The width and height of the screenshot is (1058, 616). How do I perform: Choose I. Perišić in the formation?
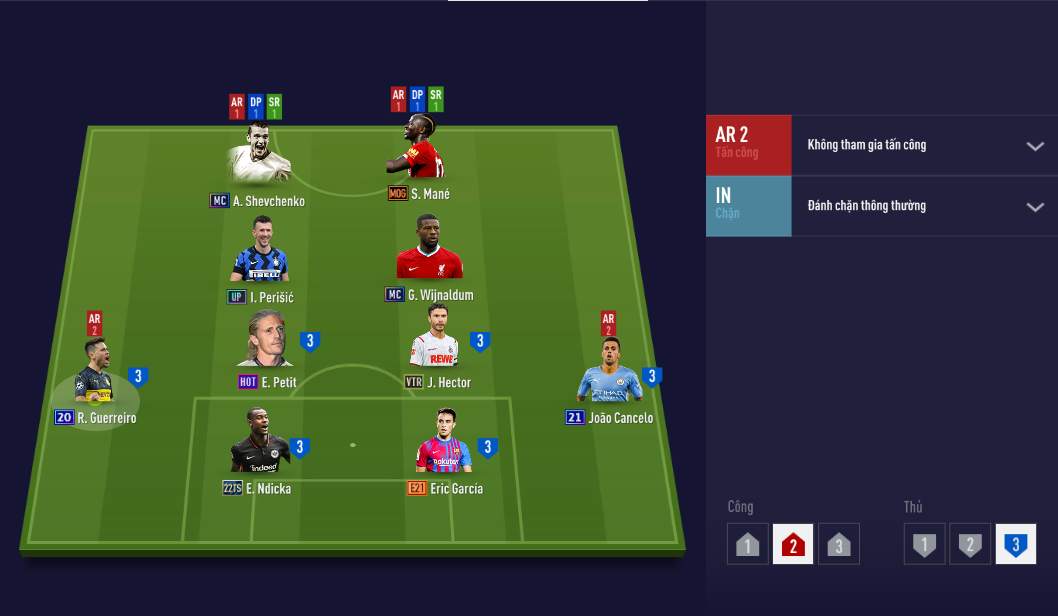point(260,250)
